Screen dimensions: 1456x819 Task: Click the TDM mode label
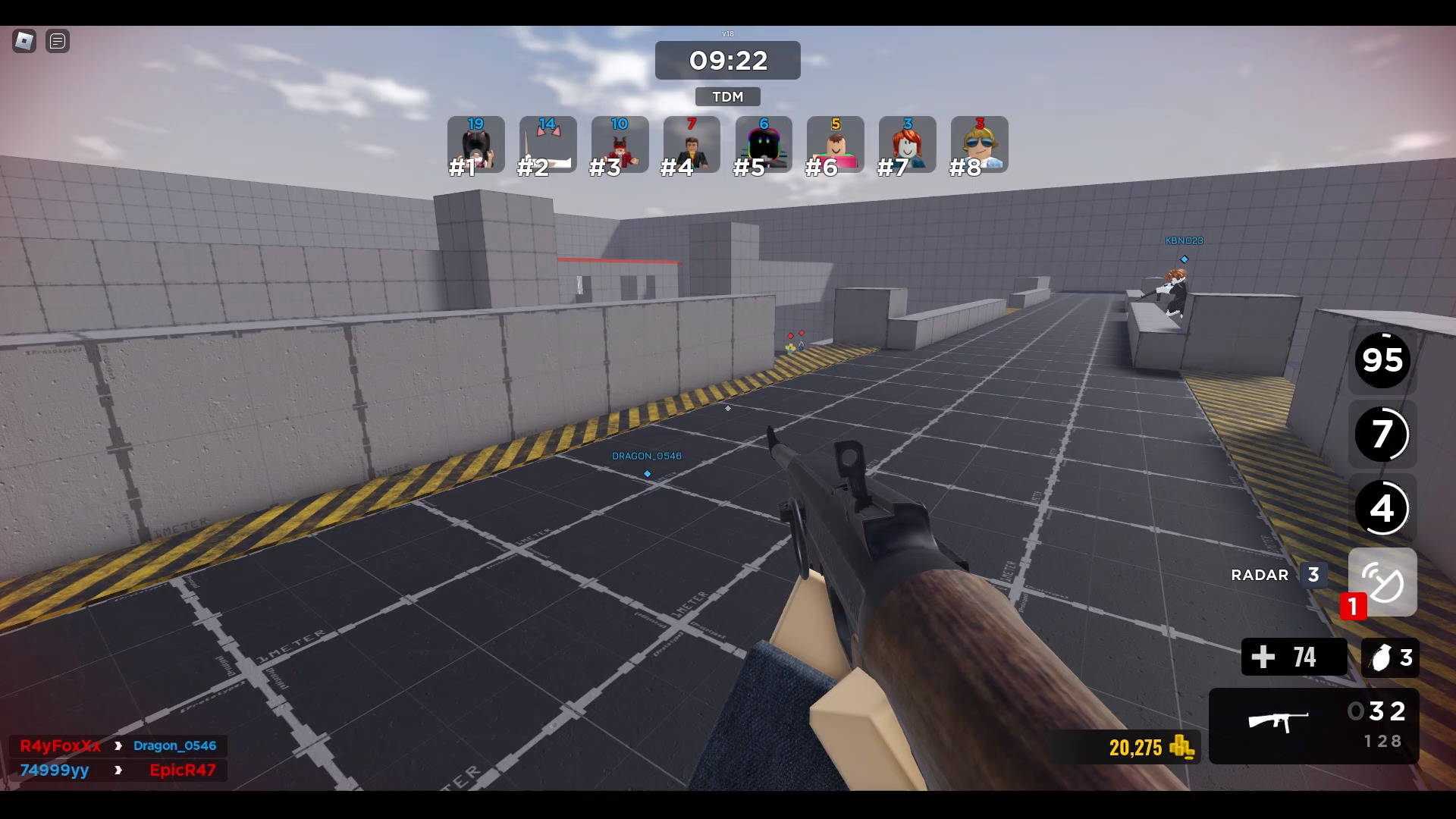[x=727, y=96]
